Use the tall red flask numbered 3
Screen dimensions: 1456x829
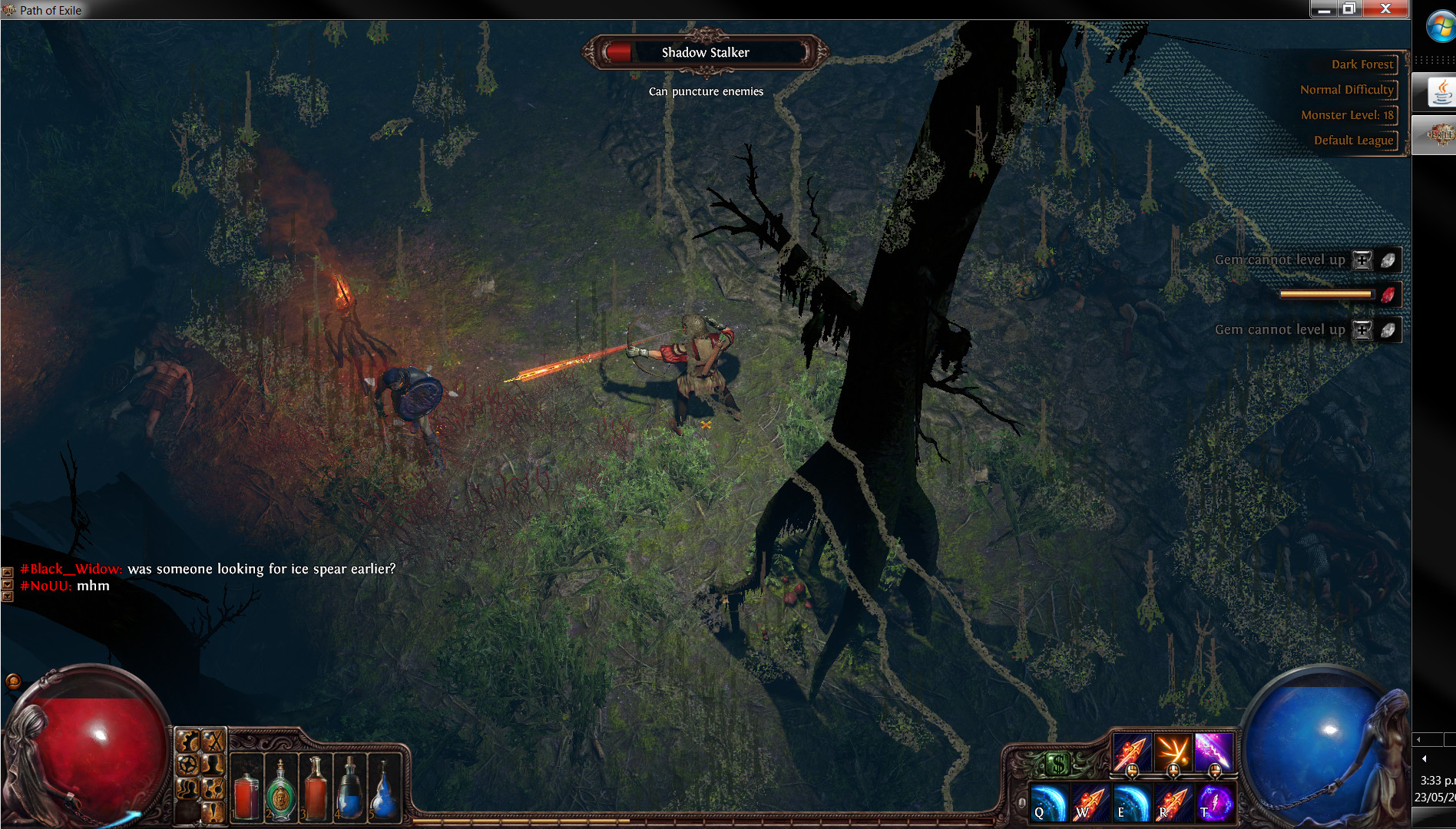[315, 794]
